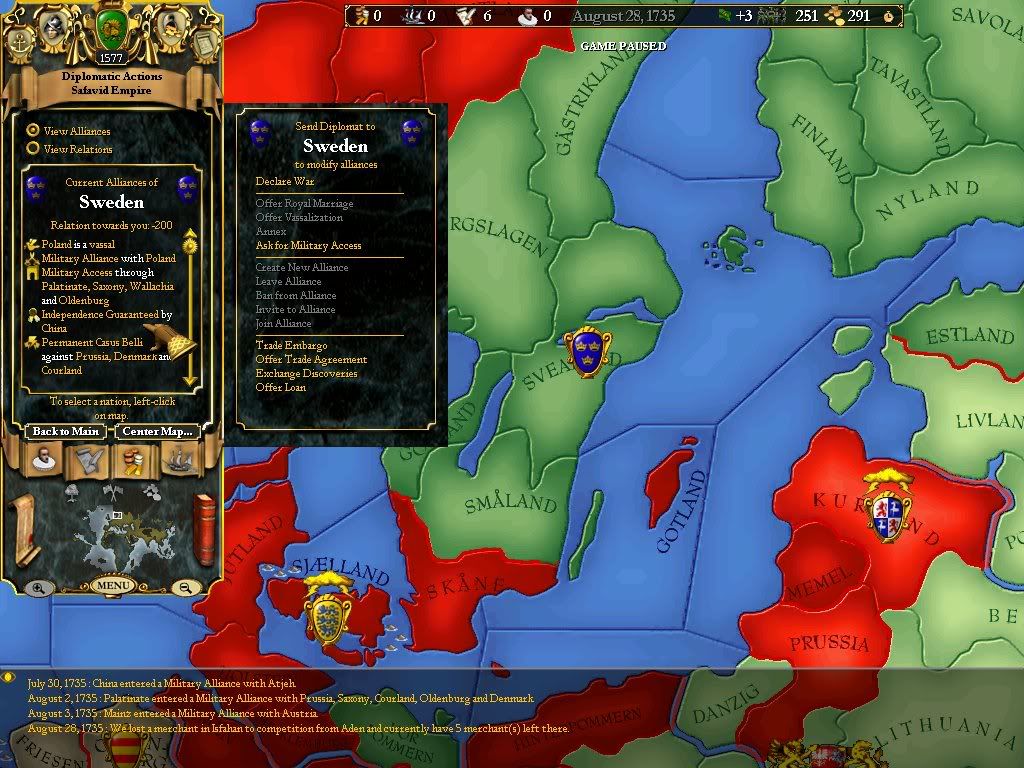
Task: Open the game MENU button
Action: coord(111,585)
